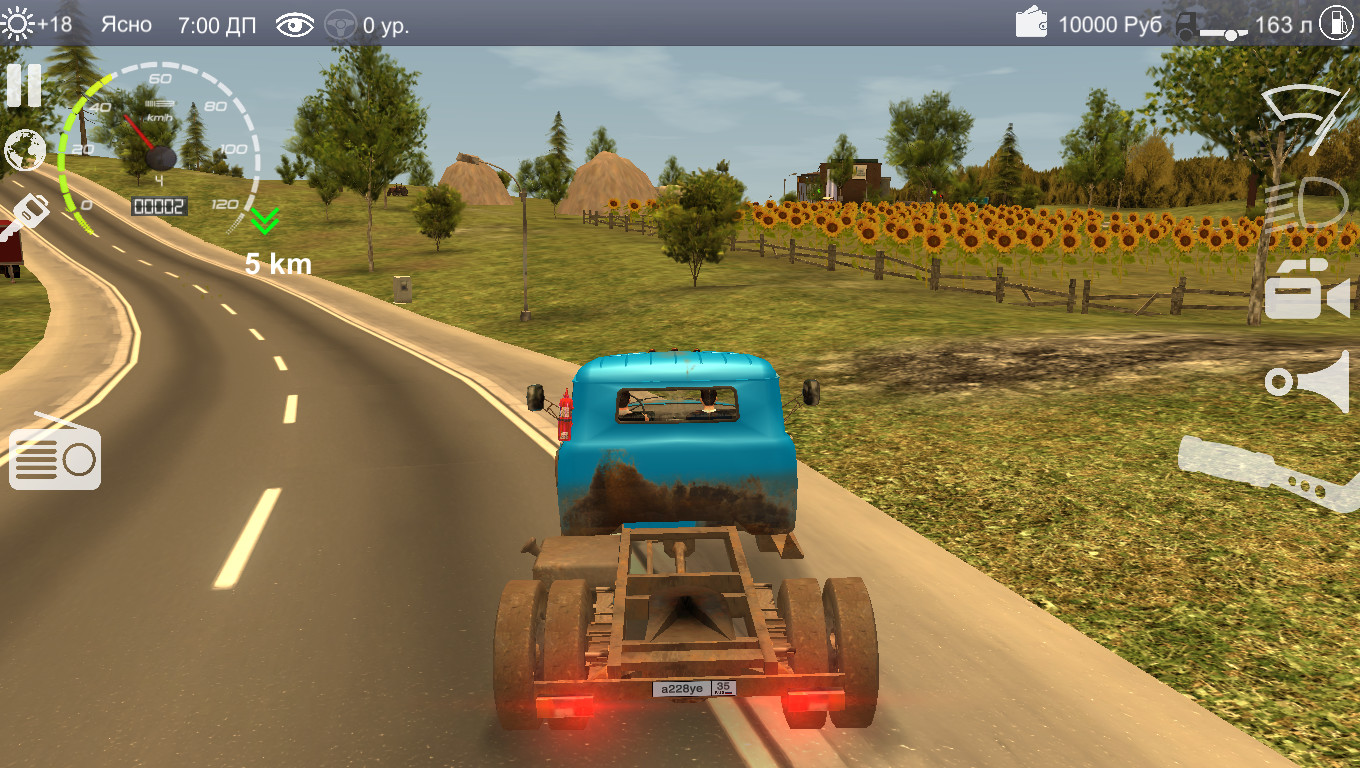Turn the ignition key icon
1360x768 pixels.
24,220
